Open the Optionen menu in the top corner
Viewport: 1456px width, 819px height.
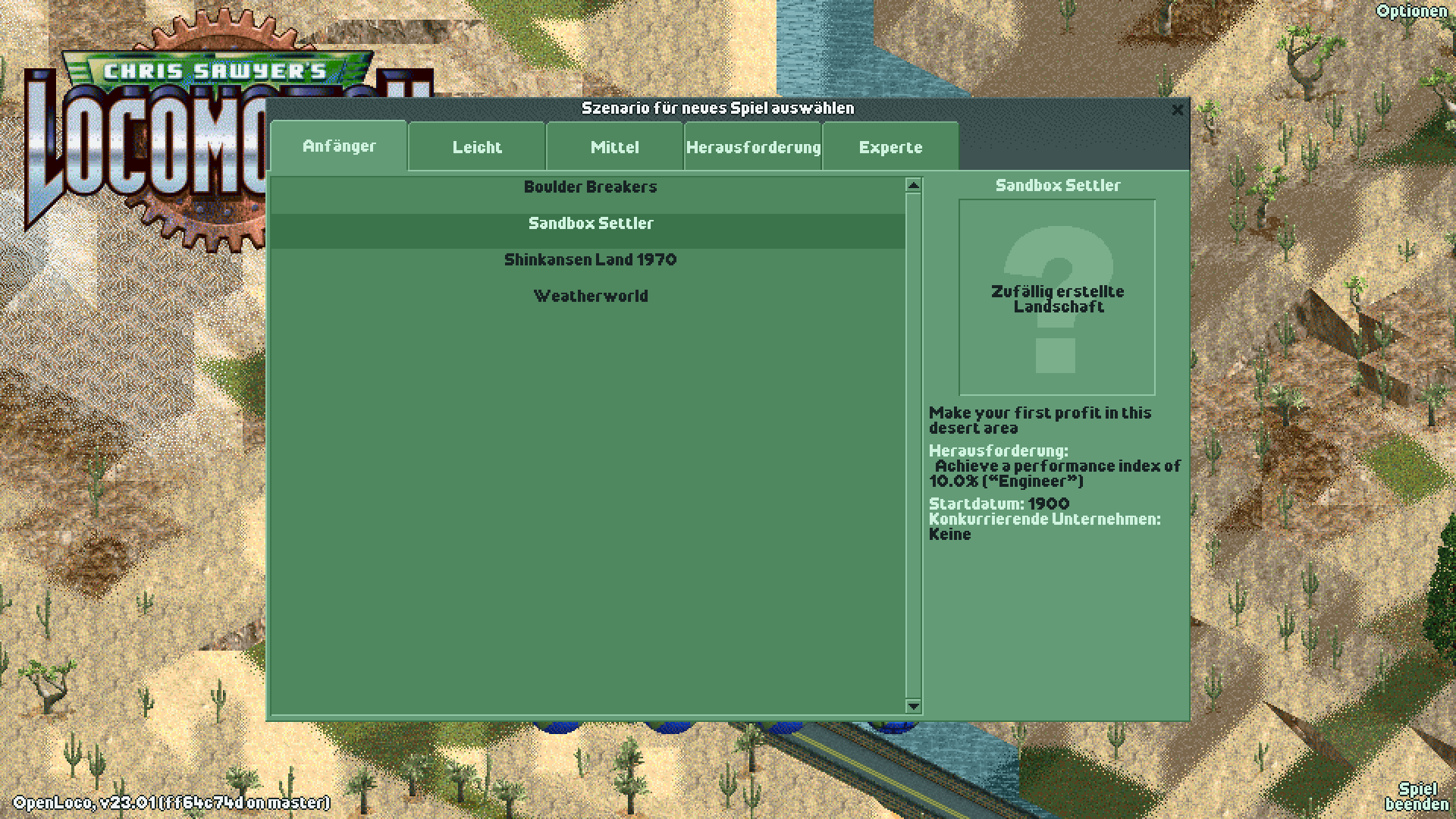click(1412, 11)
